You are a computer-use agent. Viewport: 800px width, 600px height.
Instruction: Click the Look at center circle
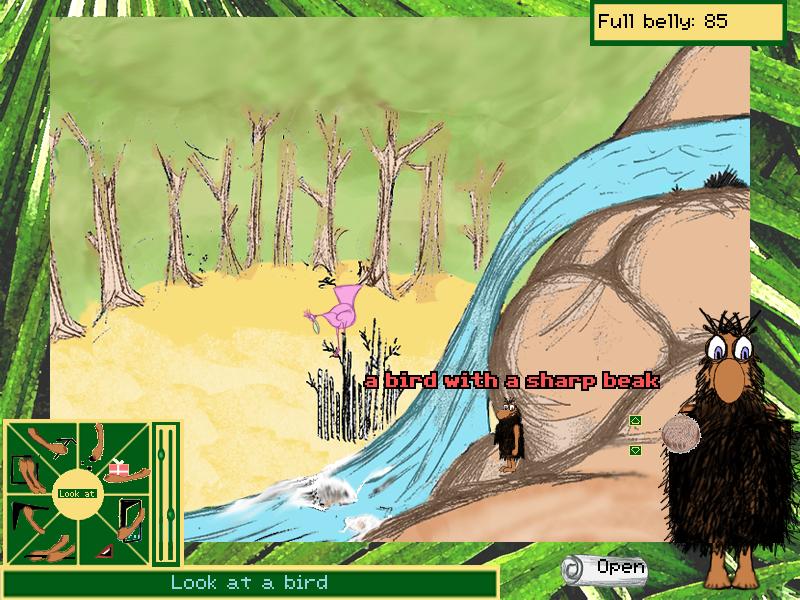[76, 493]
